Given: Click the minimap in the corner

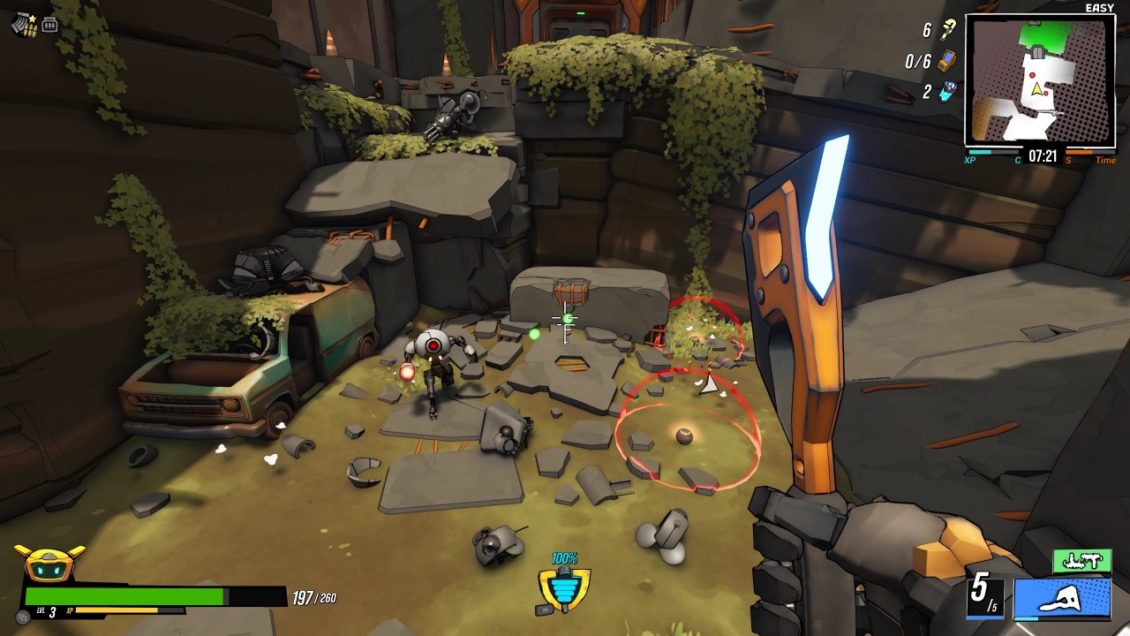Looking at the screenshot, I should (x=1040, y=80).
